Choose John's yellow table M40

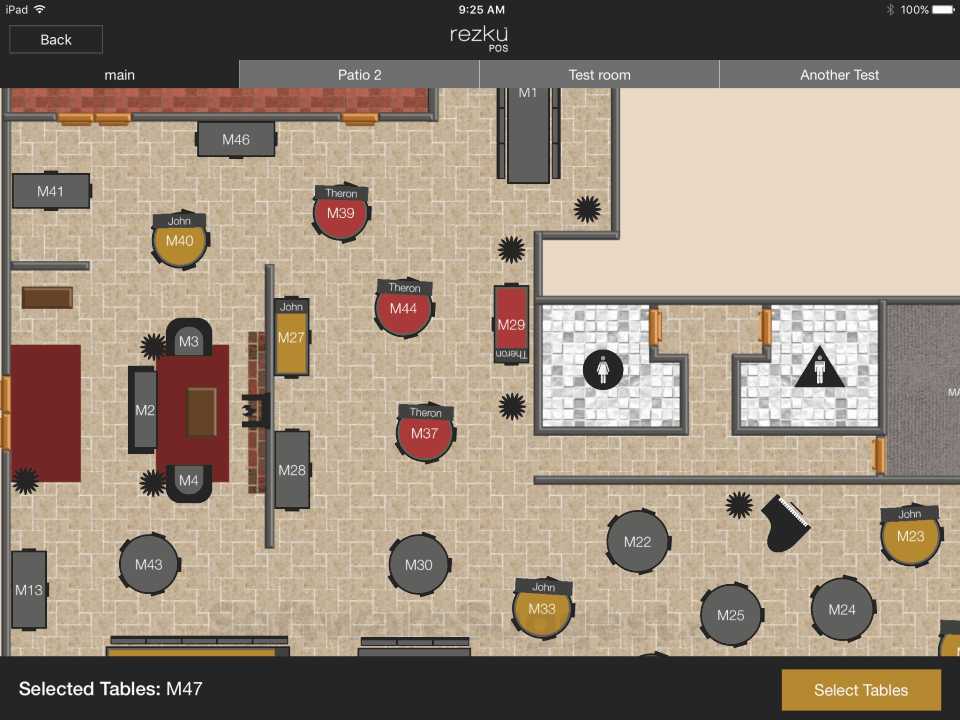(180, 242)
